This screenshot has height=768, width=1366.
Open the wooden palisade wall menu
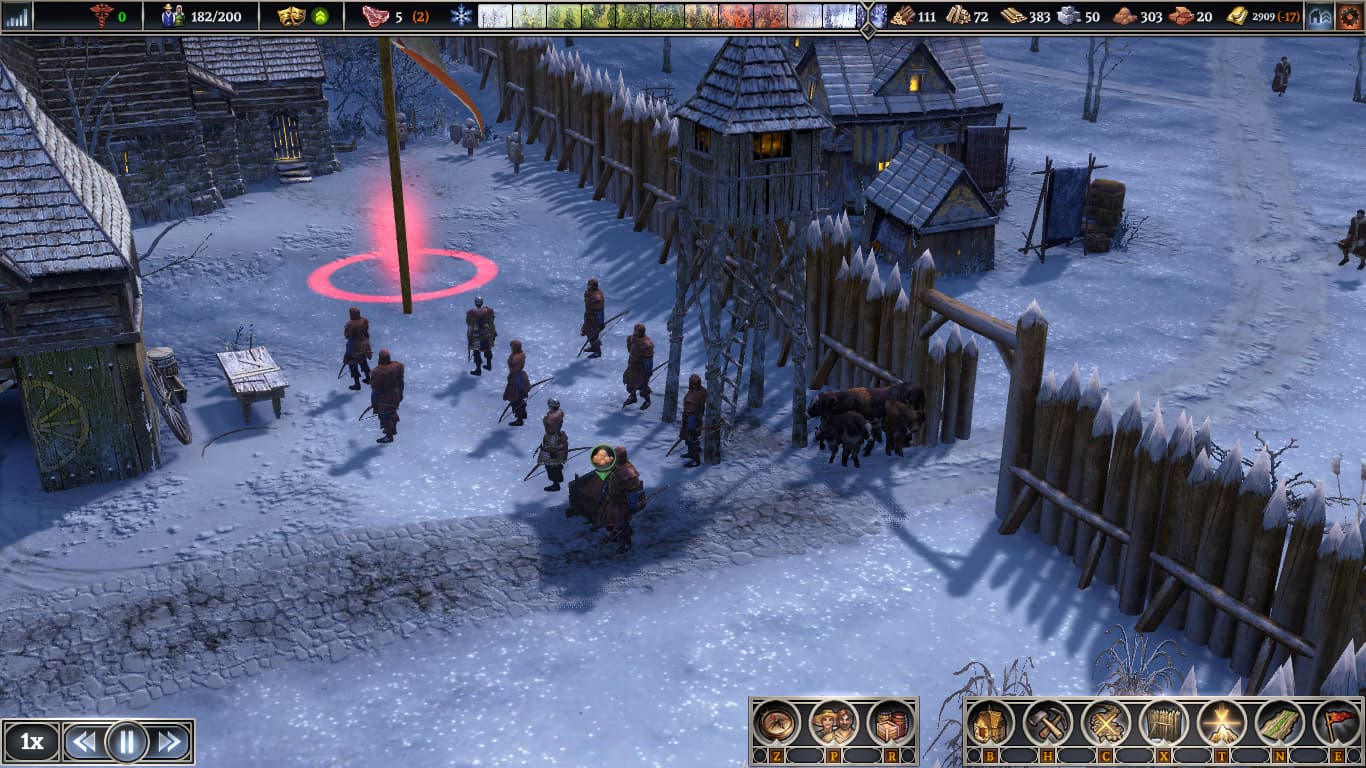pos(1164,722)
